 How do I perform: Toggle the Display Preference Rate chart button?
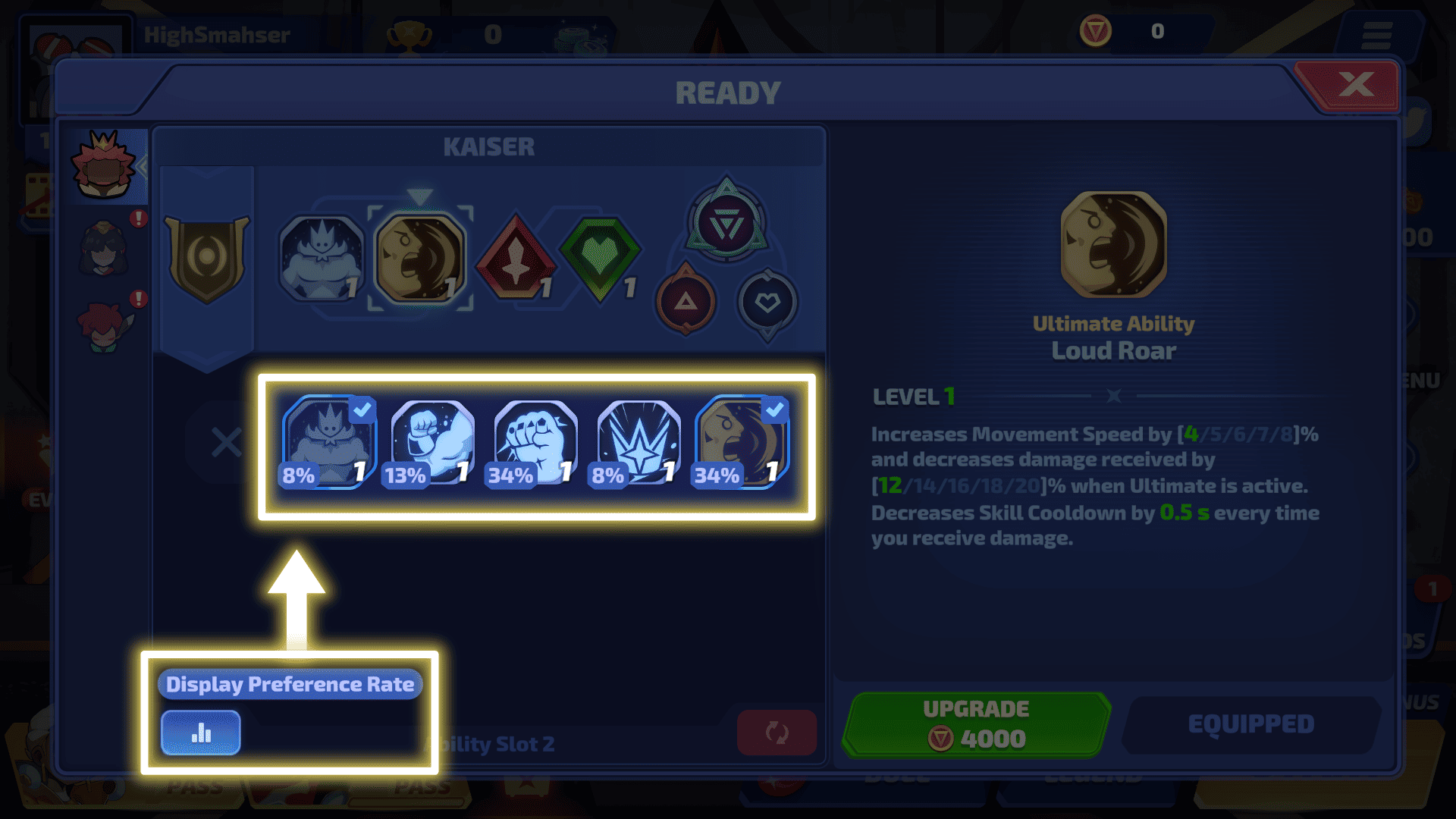201,733
